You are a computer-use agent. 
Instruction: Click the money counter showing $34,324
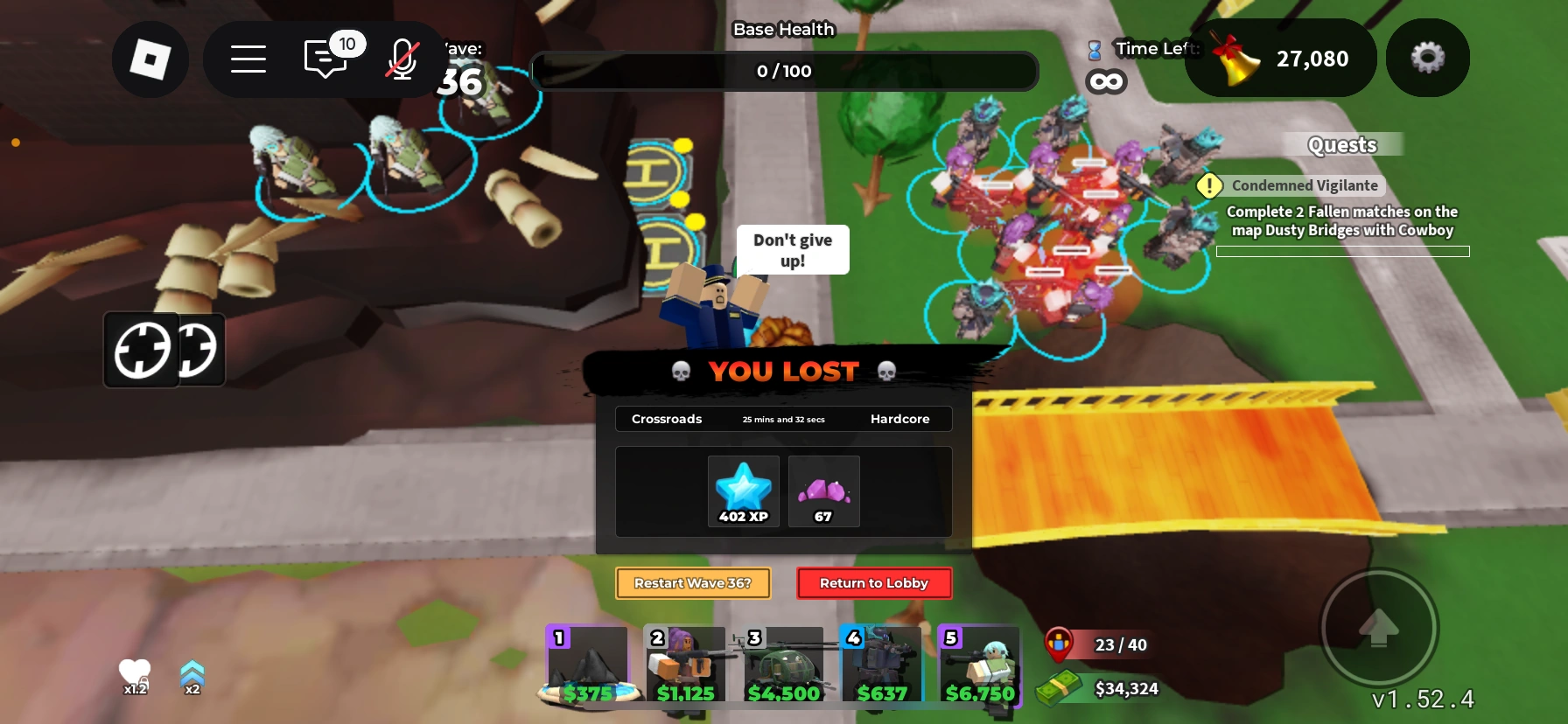point(1127,689)
